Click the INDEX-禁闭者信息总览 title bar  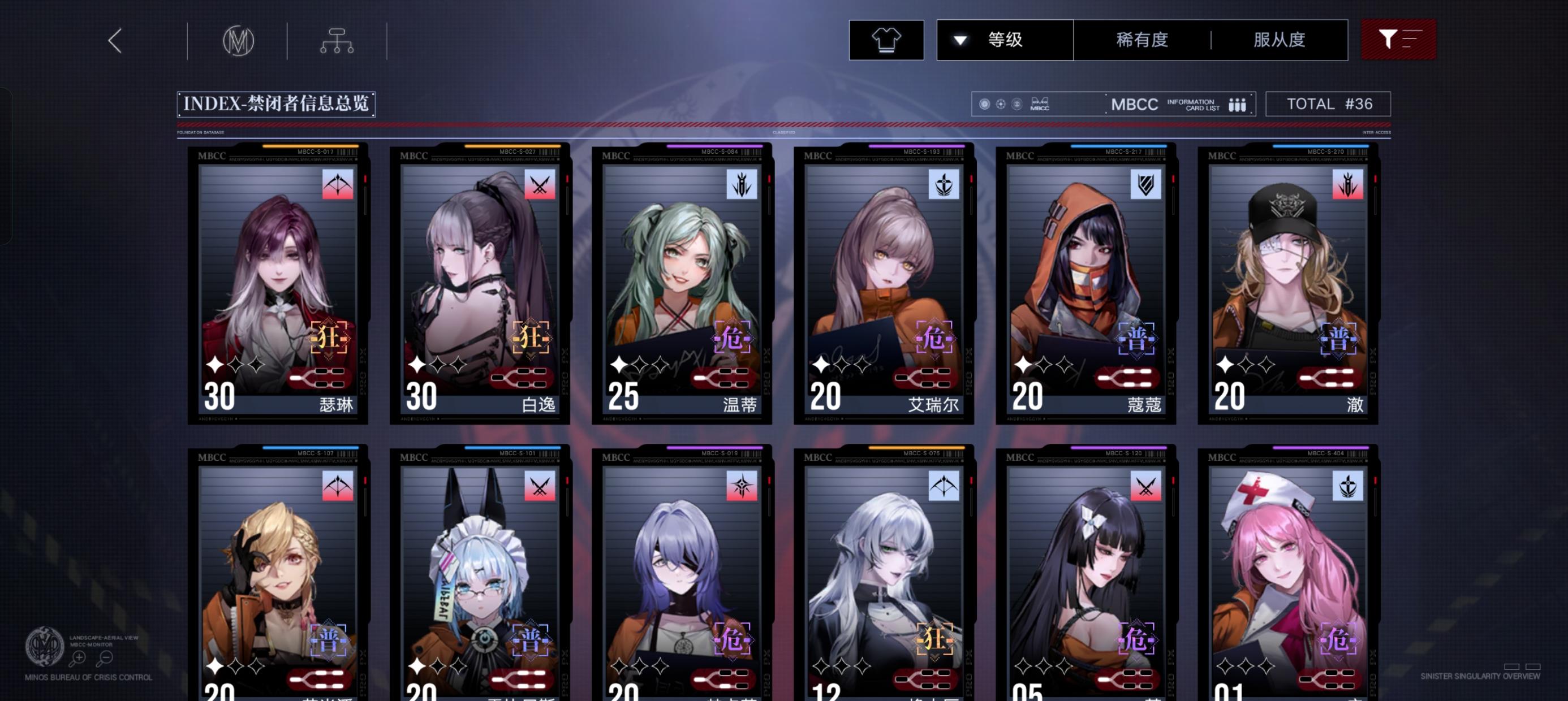(274, 104)
